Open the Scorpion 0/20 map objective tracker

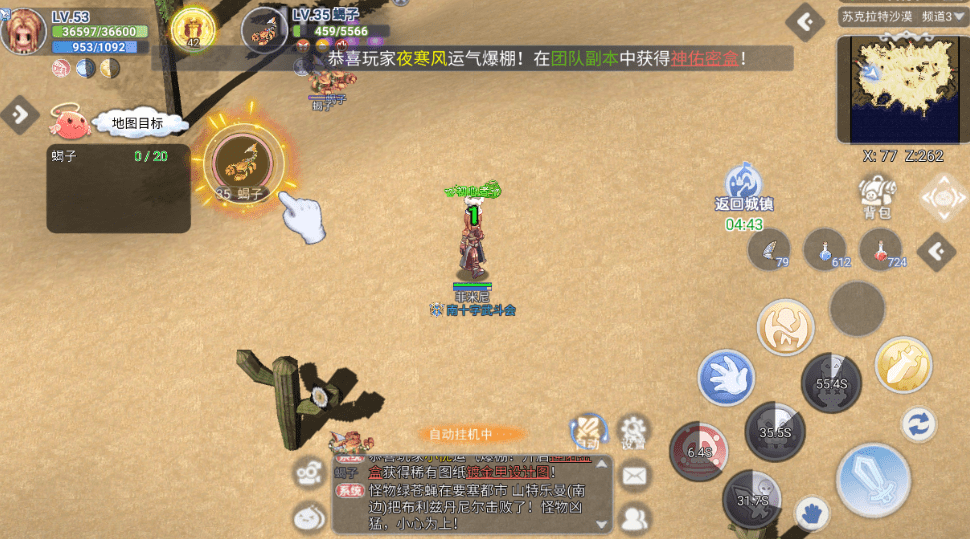pyautogui.click(x=118, y=188)
